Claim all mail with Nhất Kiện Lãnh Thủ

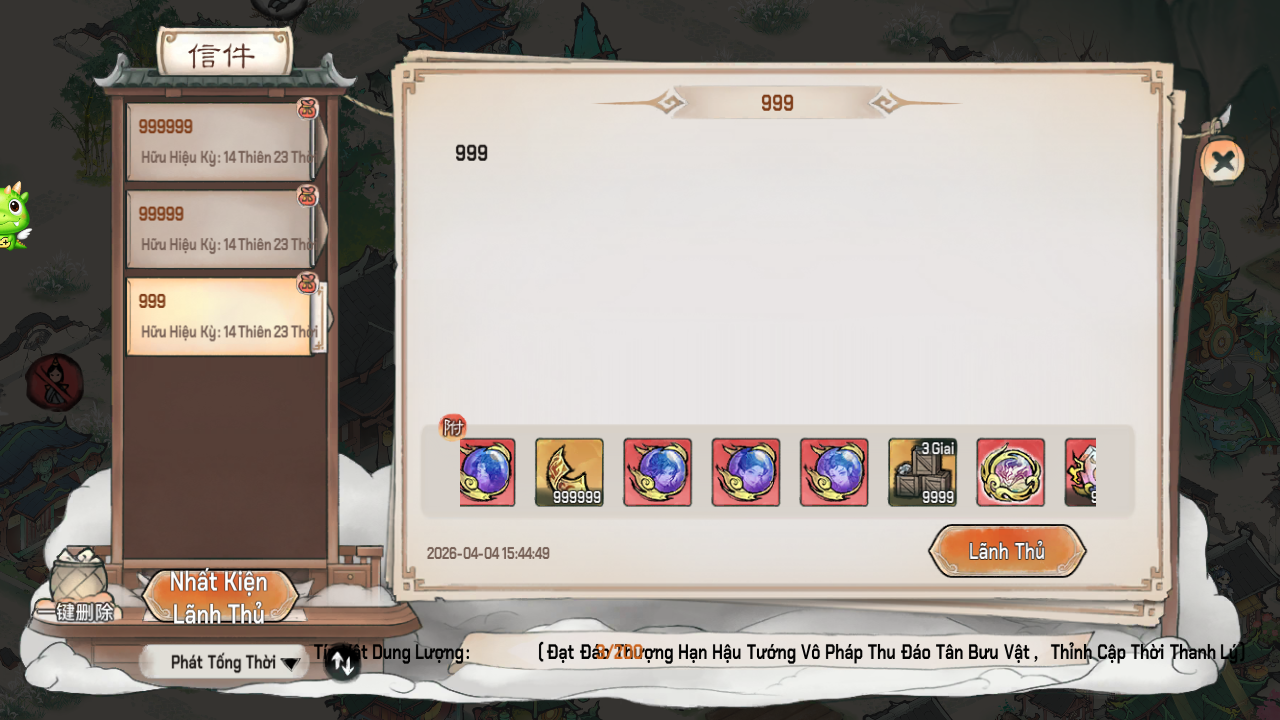(x=220, y=597)
